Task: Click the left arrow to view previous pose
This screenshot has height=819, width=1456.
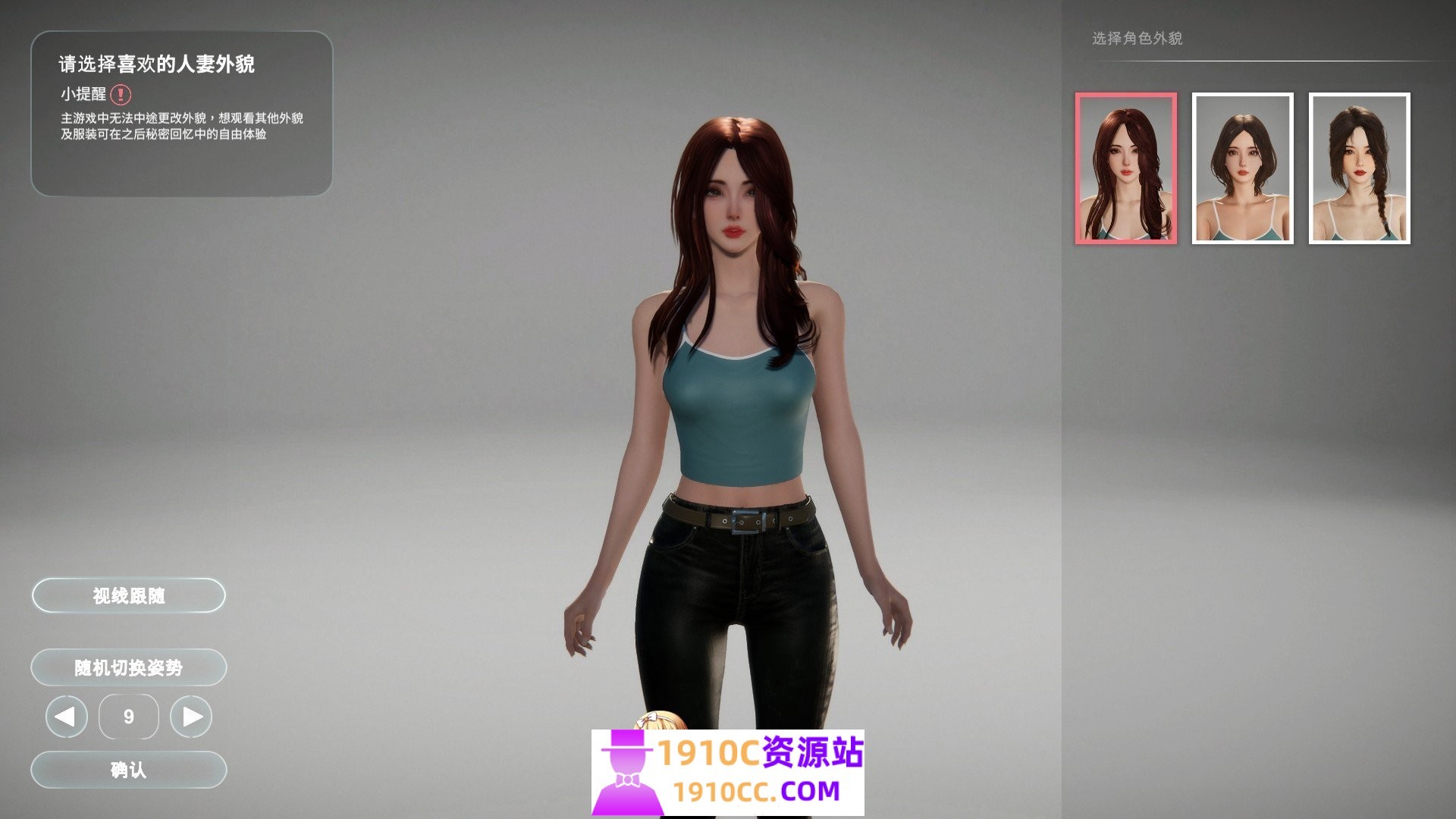Action: click(65, 716)
